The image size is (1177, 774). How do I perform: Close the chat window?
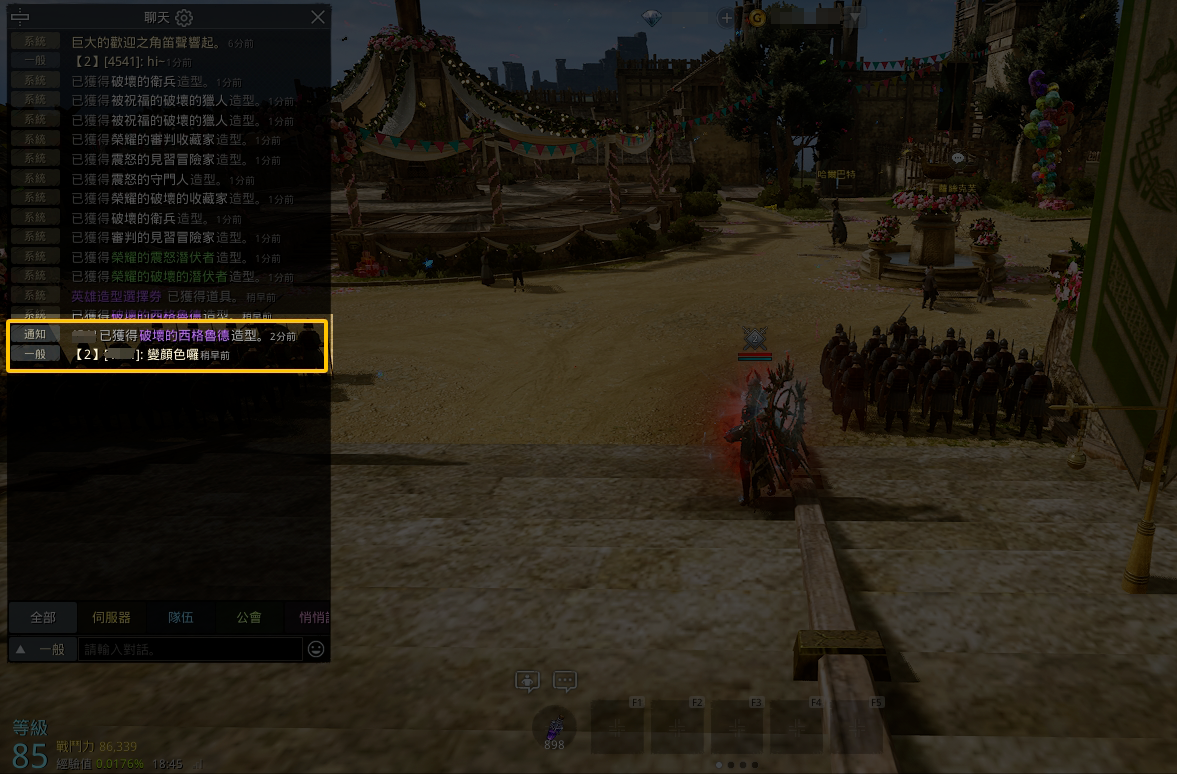318,17
